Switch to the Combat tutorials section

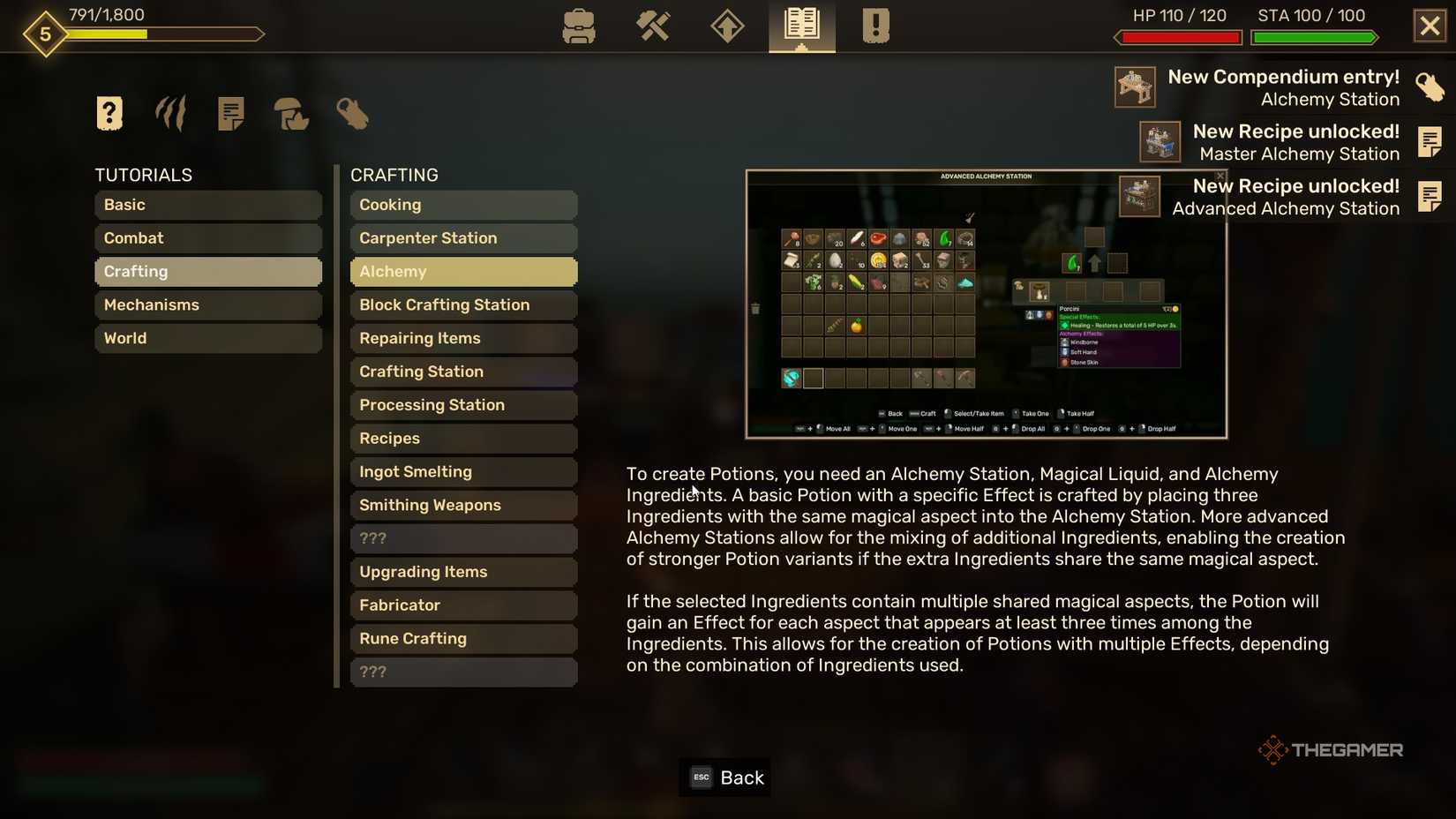coord(208,237)
